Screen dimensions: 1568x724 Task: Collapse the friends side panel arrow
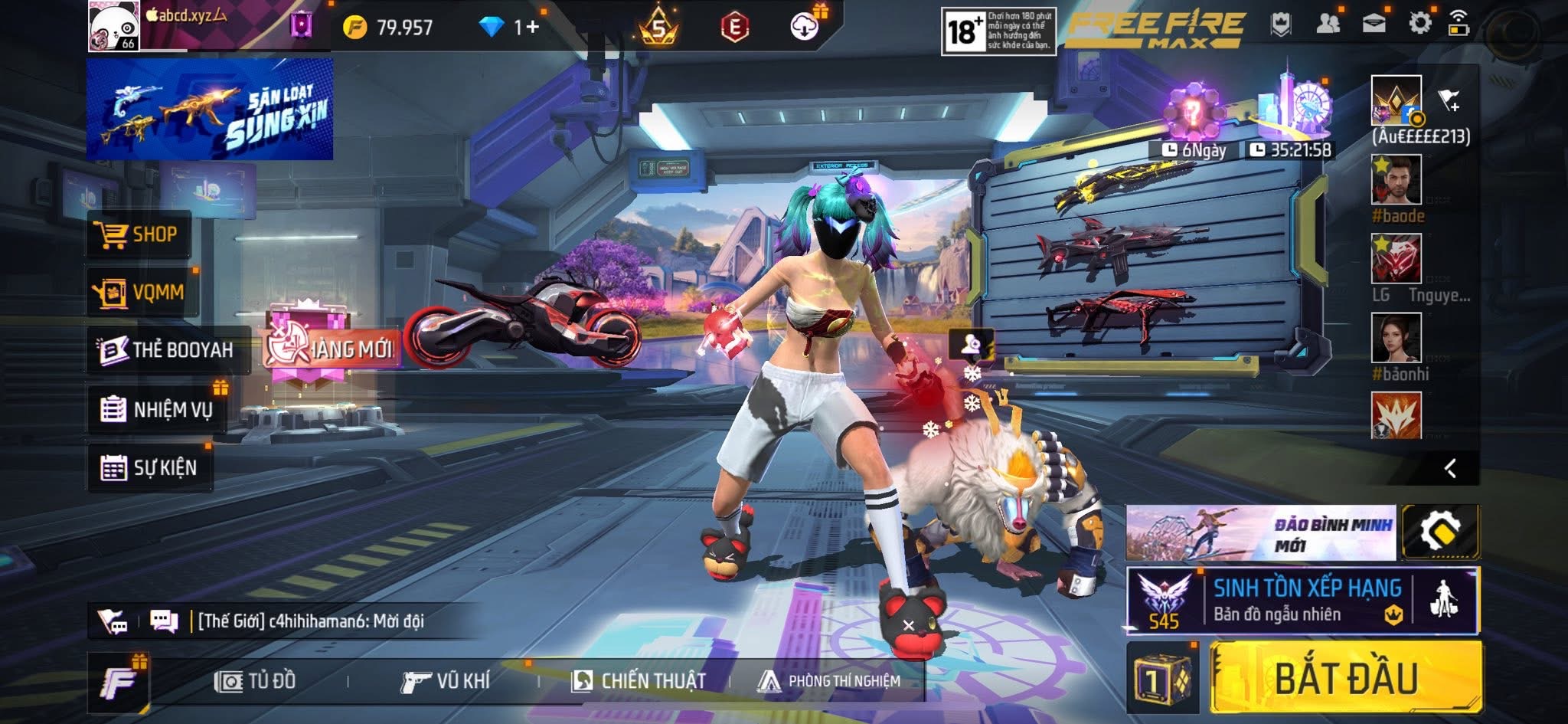[x=1450, y=468]
